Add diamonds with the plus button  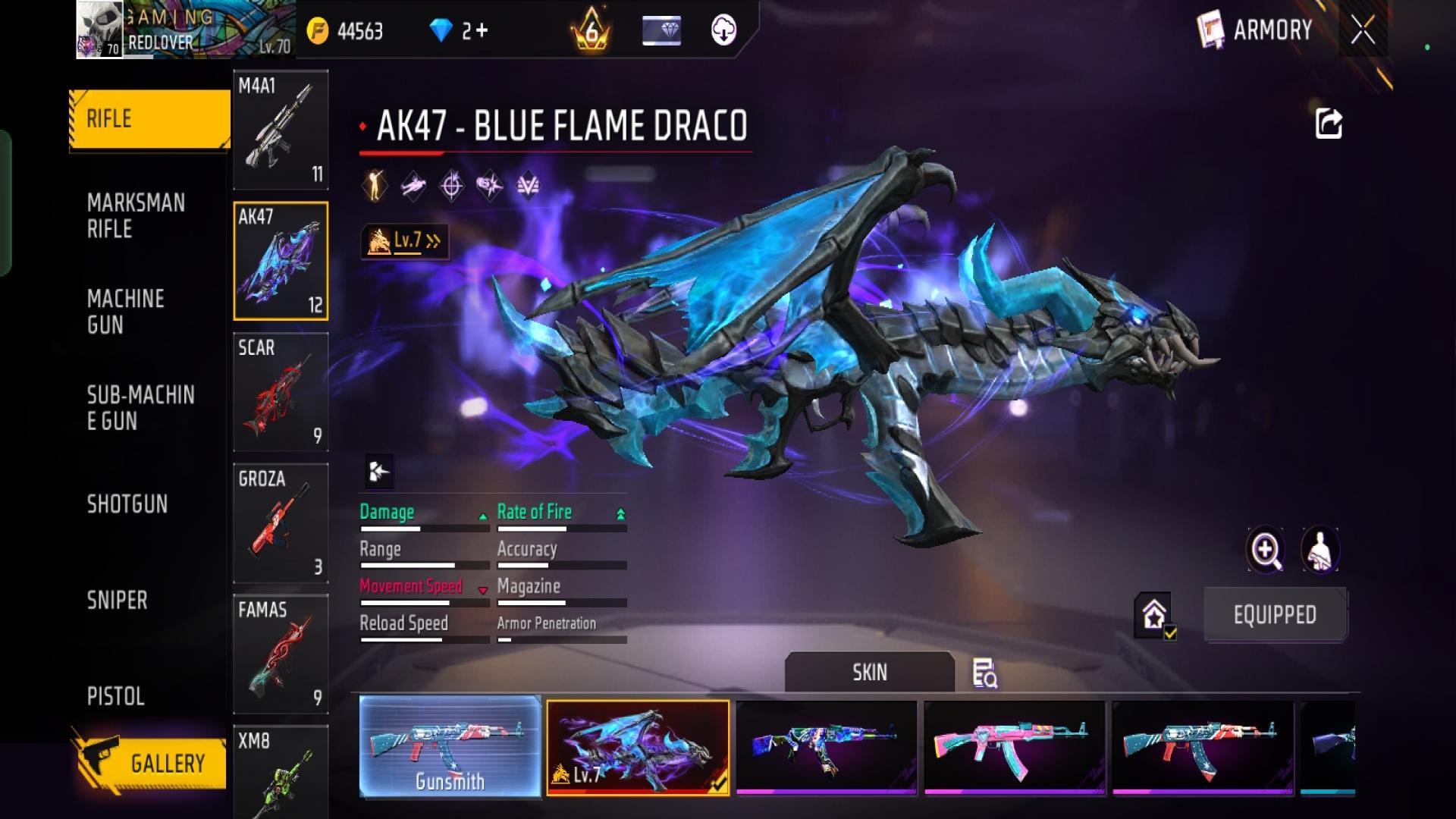point(482,31)
